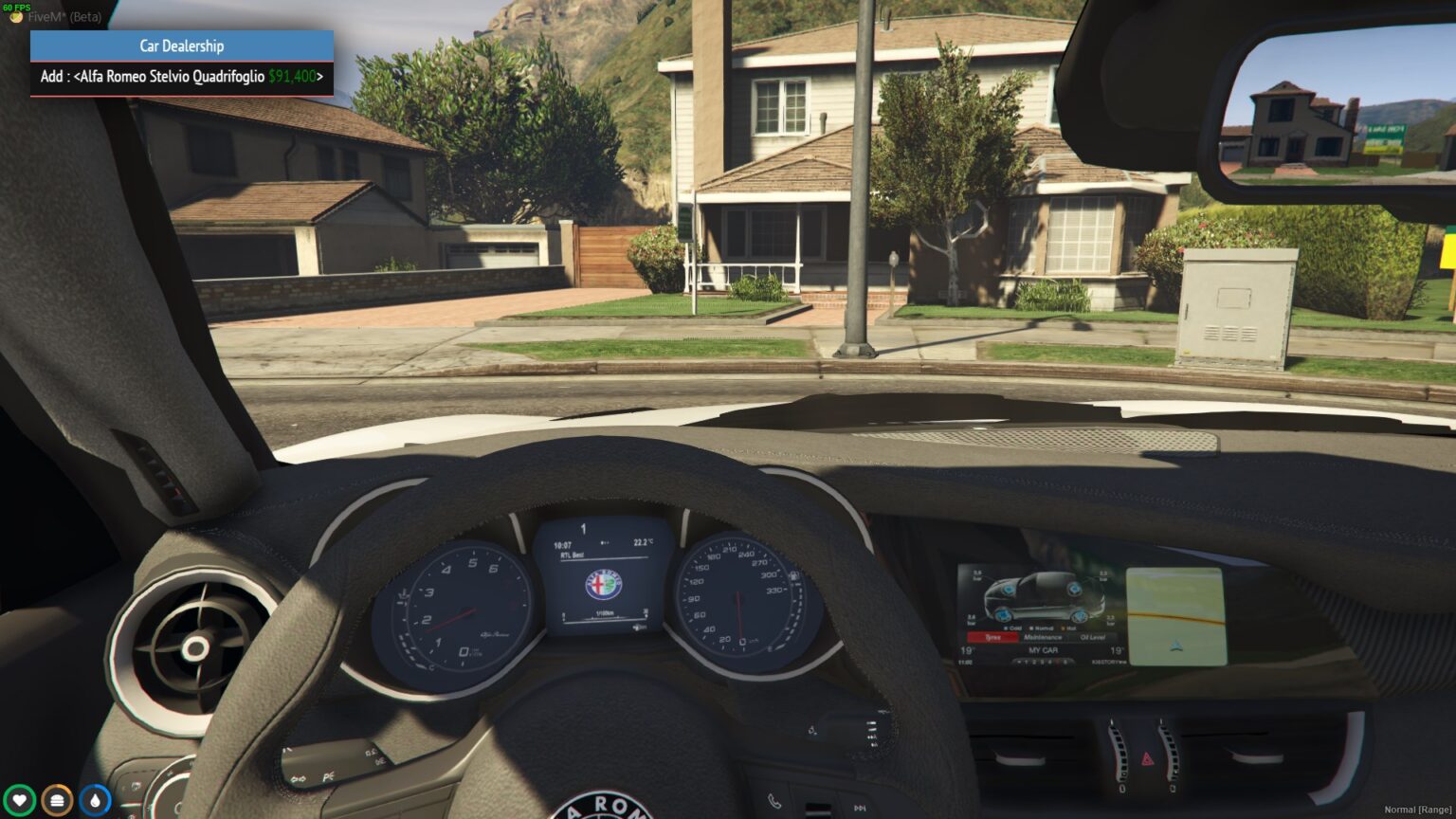
Task: Select the Add Alfa Romeo Stelvio Quadrifoglio entry
Action: click(x=181, y=77)
